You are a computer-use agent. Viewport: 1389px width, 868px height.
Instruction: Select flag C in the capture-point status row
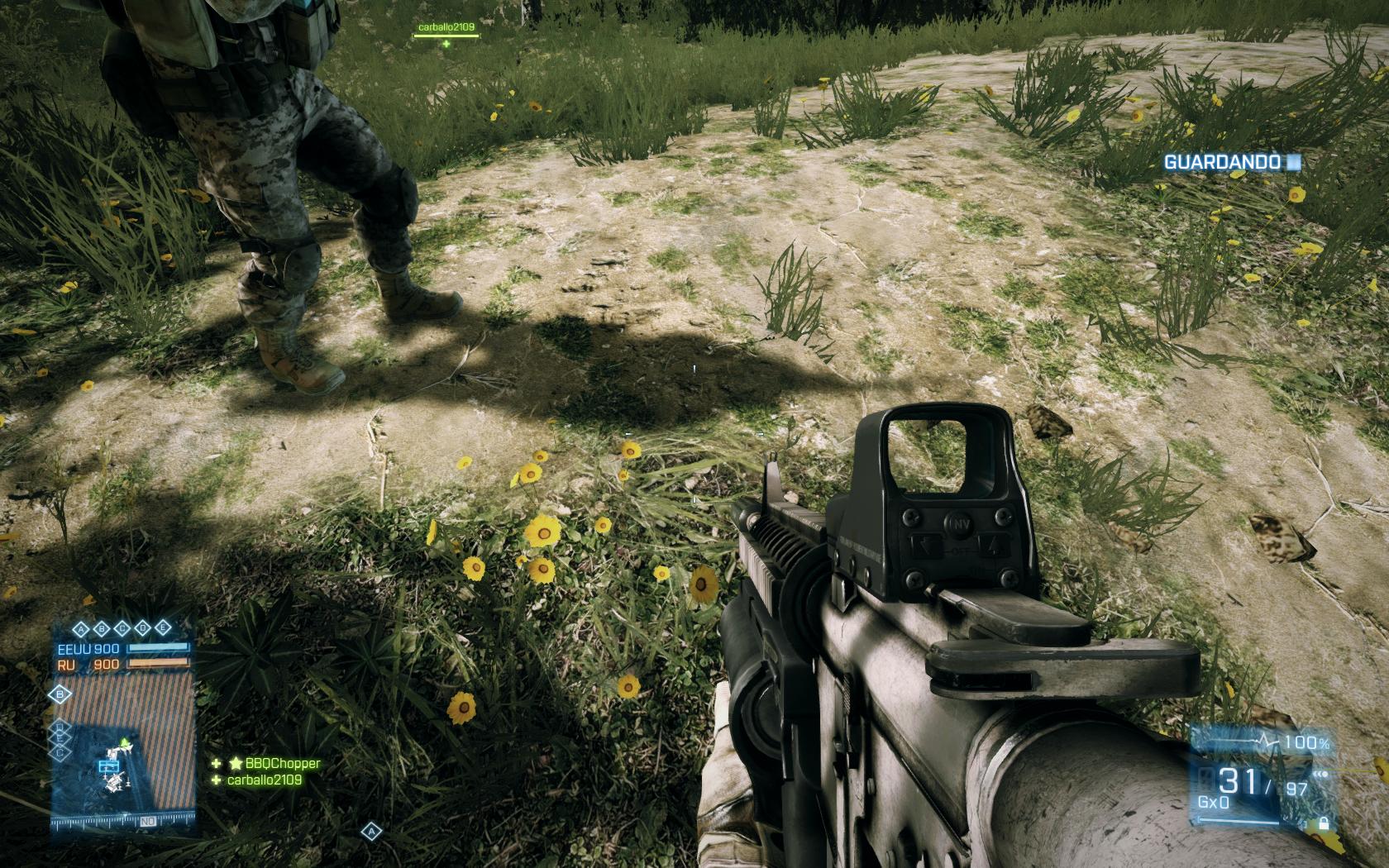coord(122,627)
